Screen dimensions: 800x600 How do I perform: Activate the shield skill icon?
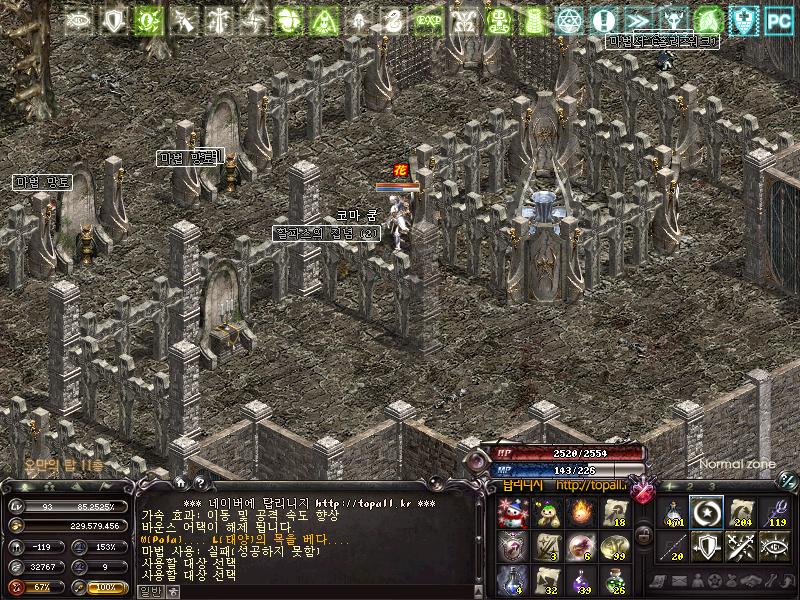click(x=706, y=545)
